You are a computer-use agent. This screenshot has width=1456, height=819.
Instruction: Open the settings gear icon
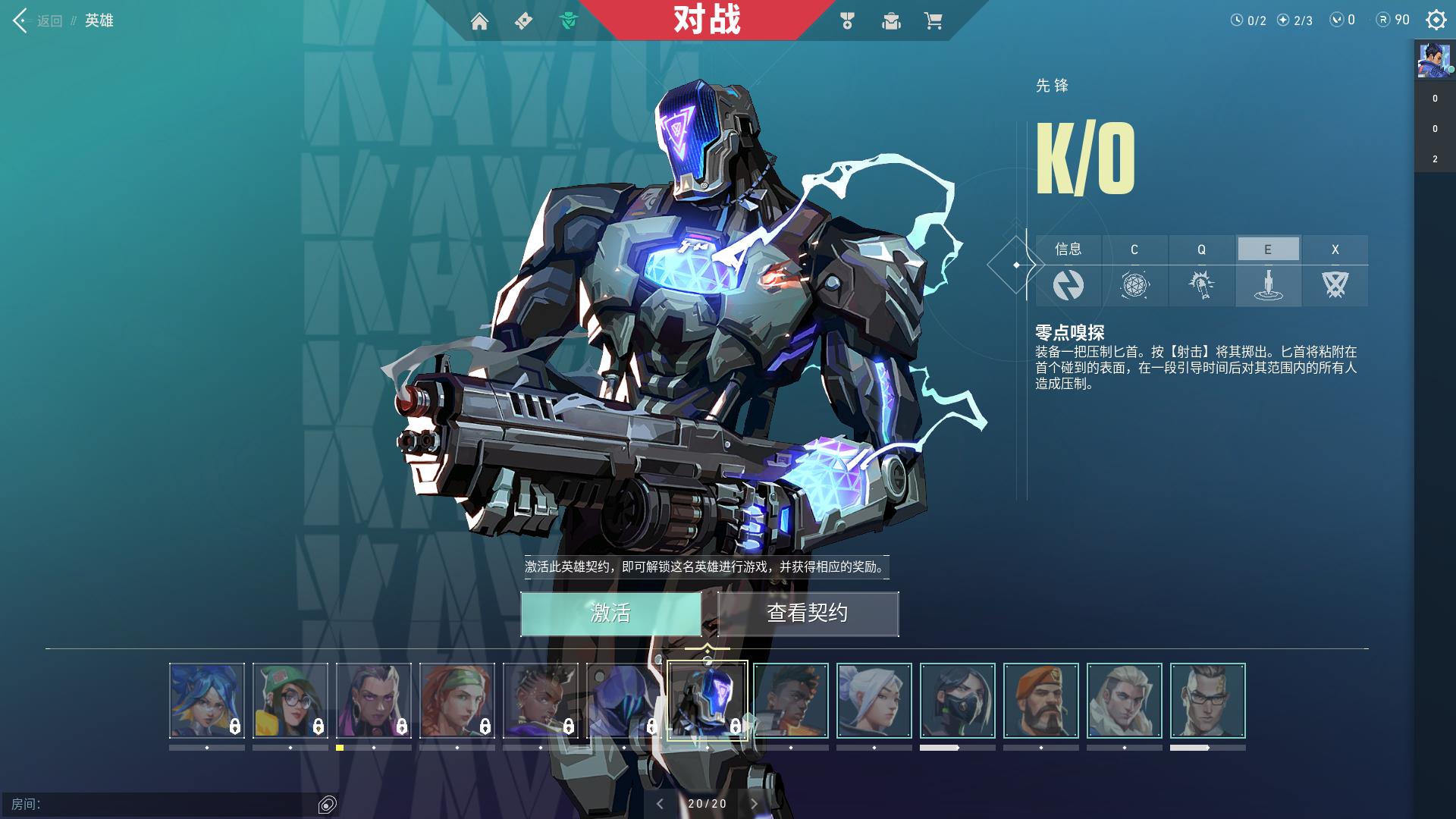tap(1436, 20)
